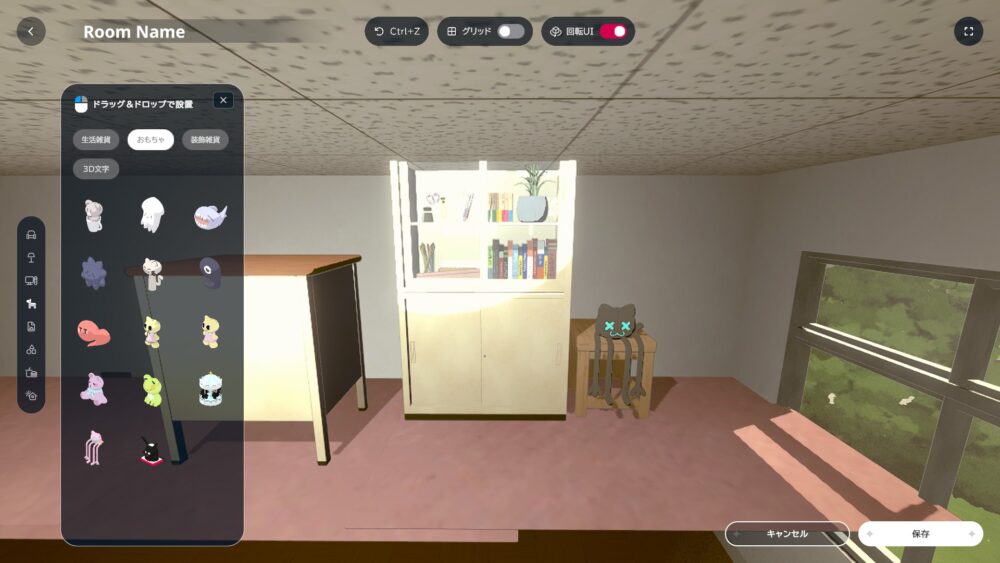1000x563 pixels.
Task: Open the sofa furniture category
Action: coord(31,236)
